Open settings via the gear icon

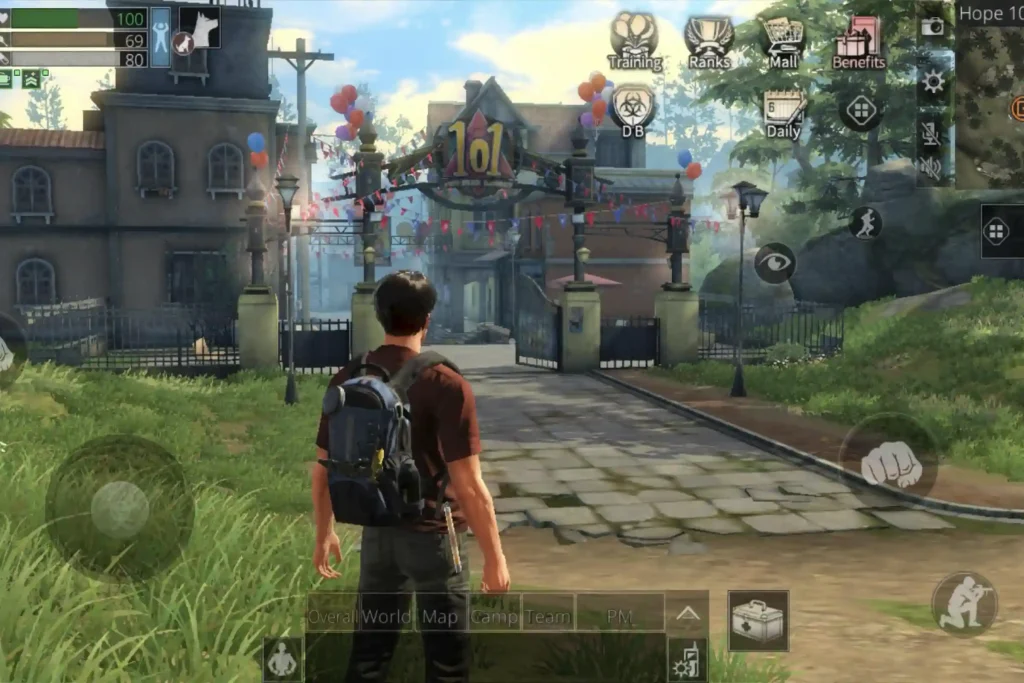click(x=933, y=82)
